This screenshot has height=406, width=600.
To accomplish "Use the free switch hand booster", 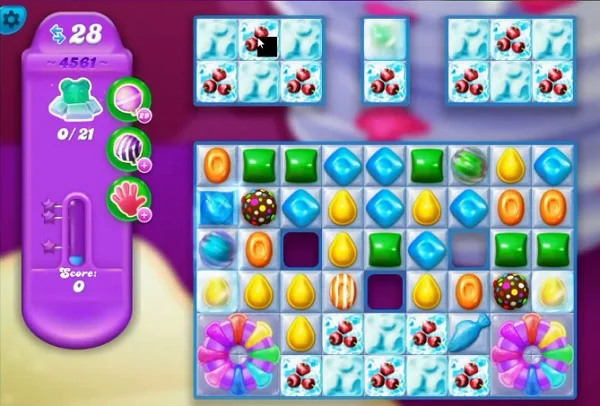I will 128,196.
